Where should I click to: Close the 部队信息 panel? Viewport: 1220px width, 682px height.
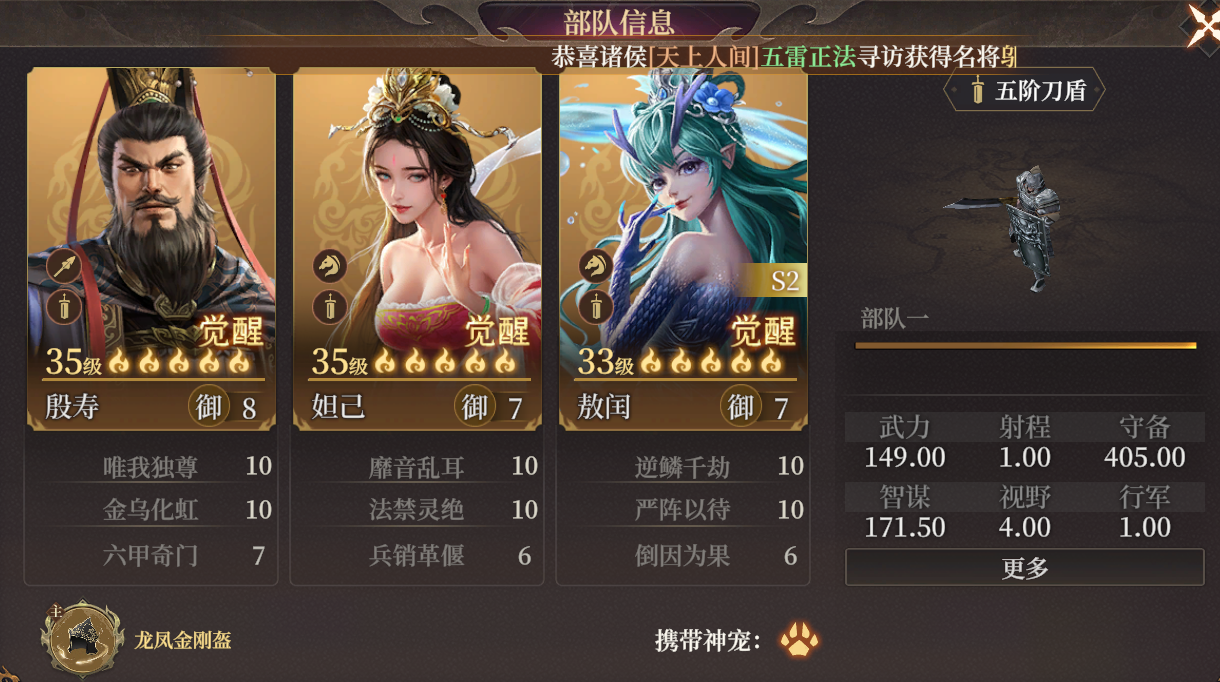pos(1202,22)
